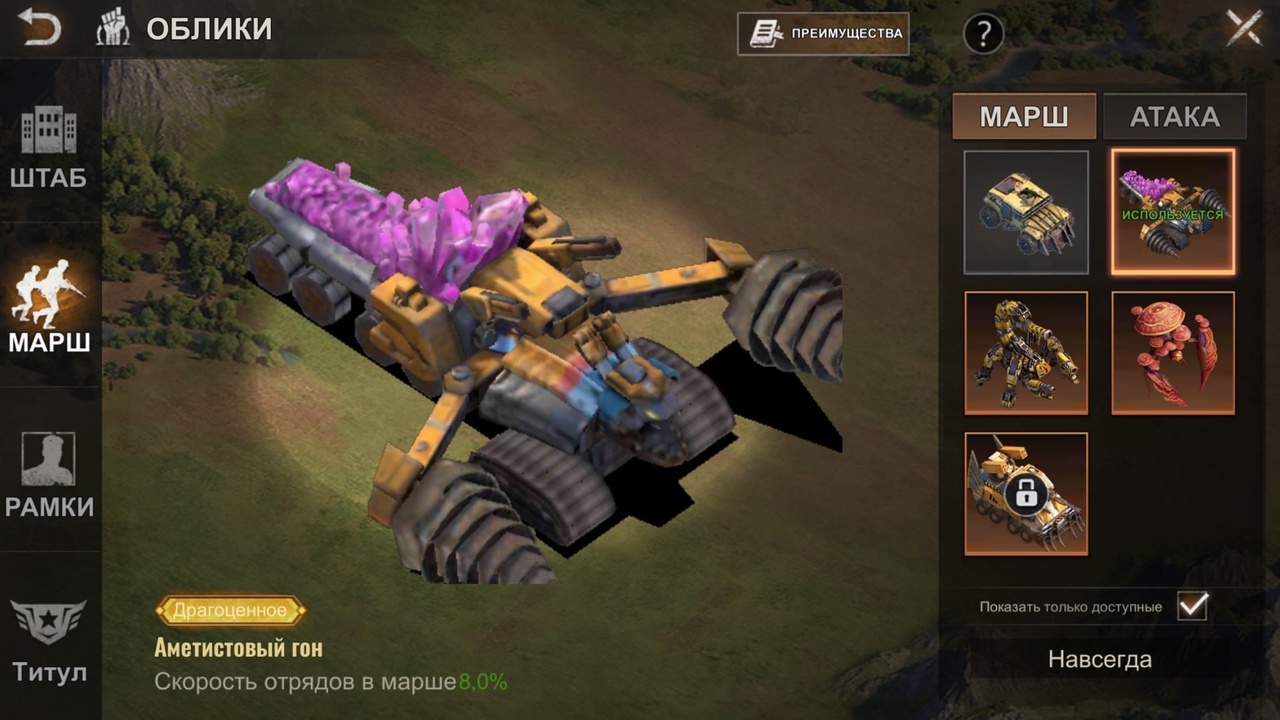Switch to the Атака tab

[x=1174, y=116]
